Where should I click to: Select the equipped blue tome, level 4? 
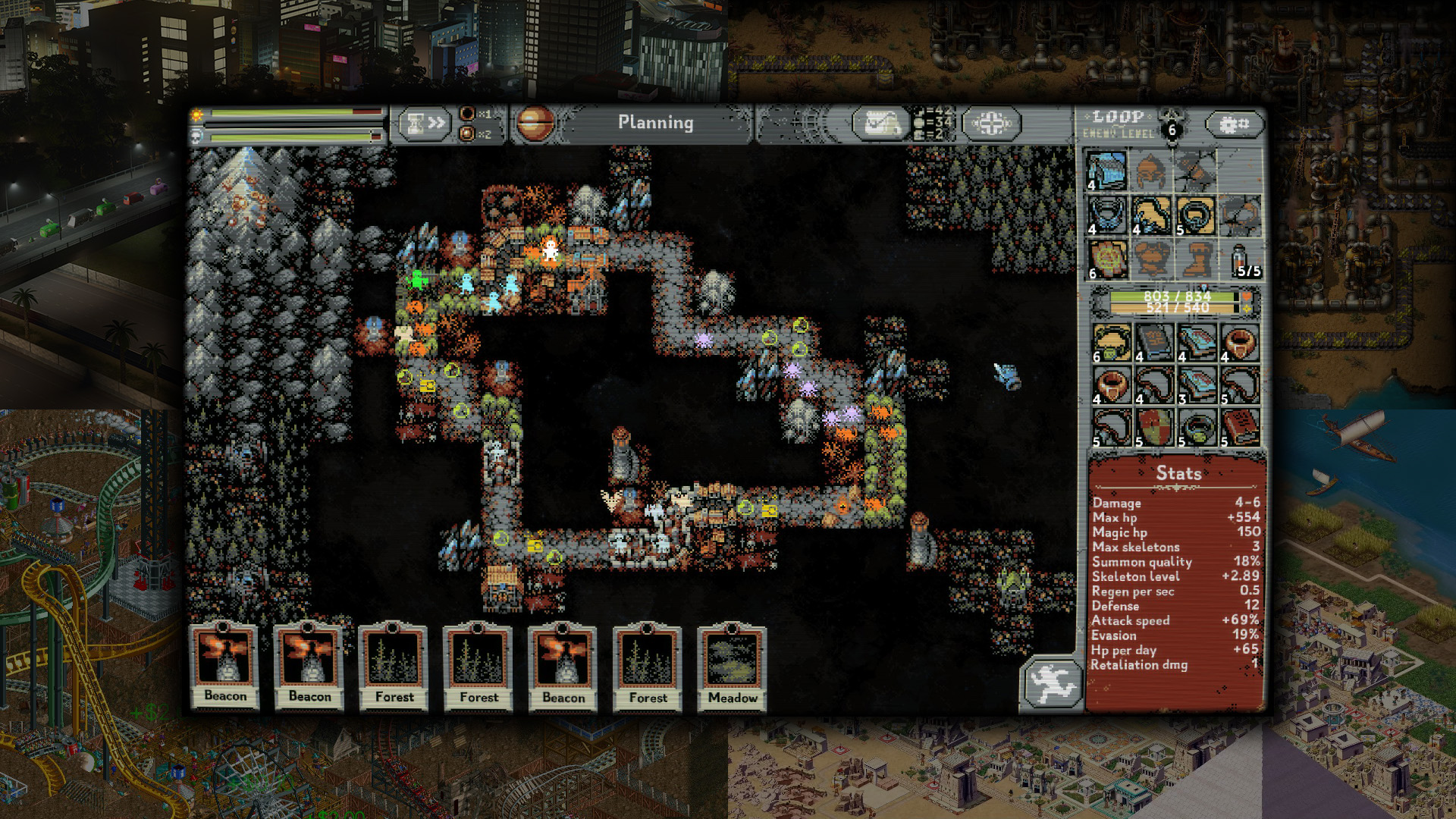click(1106, 171)
